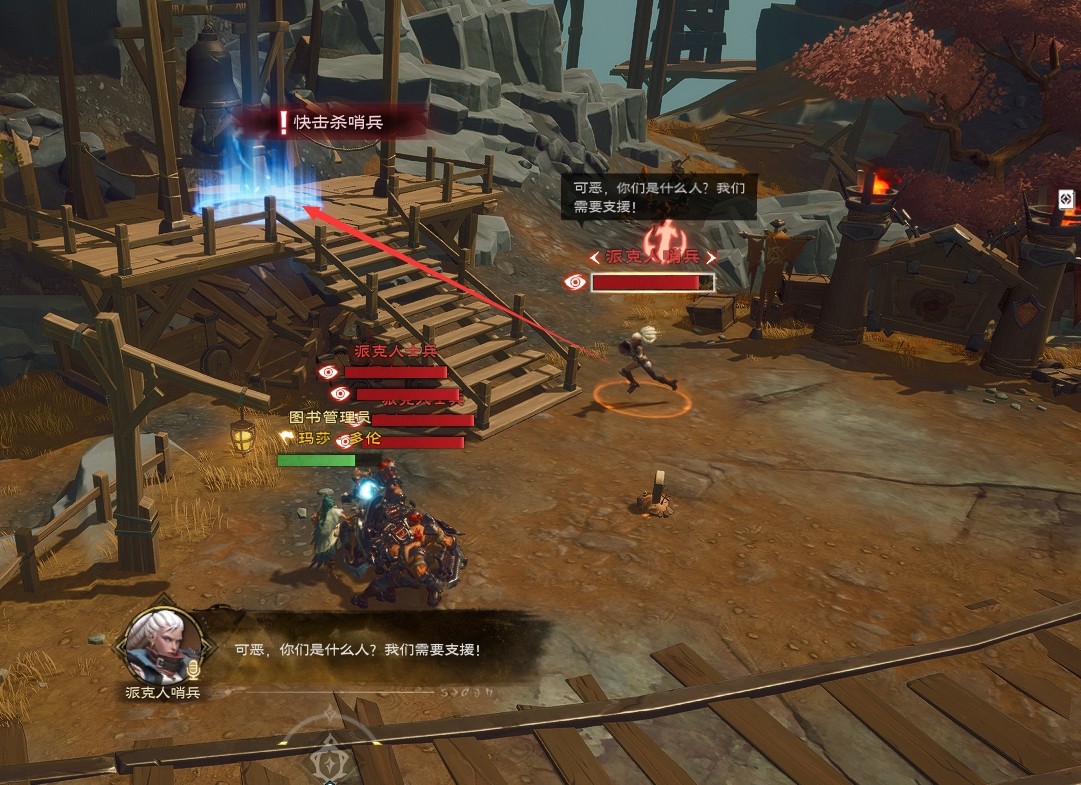Click the white diamond-emblem marker icon
This screenshot has width=1081, height=785.
coord(1066,198)
